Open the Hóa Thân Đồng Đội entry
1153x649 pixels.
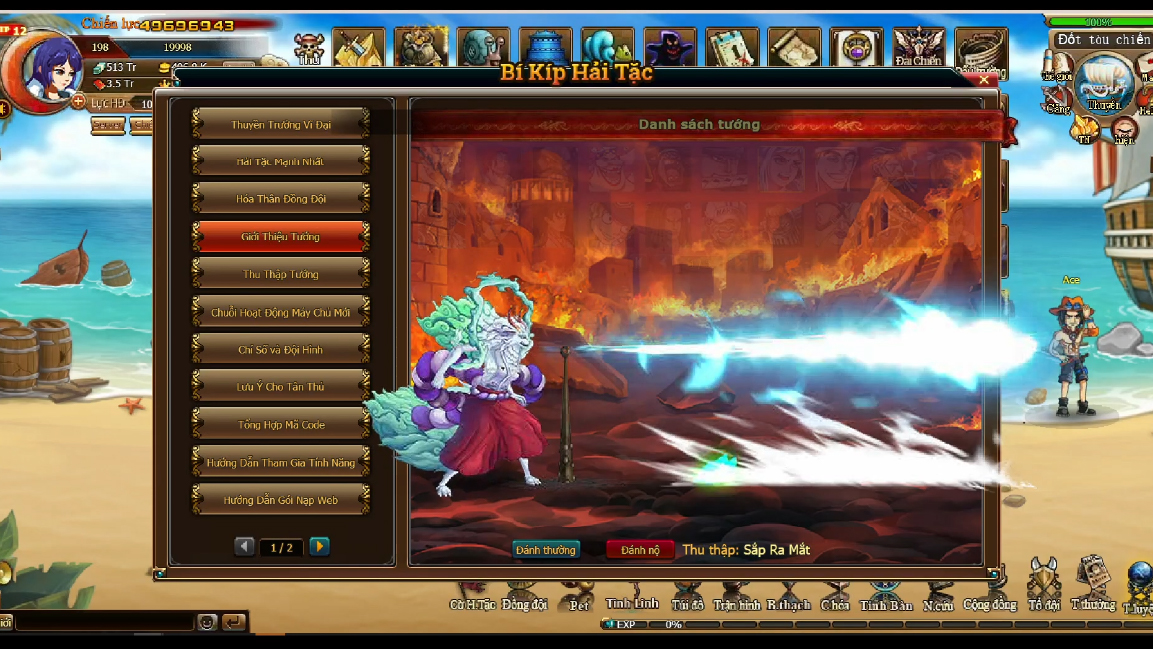pos(281,199)
